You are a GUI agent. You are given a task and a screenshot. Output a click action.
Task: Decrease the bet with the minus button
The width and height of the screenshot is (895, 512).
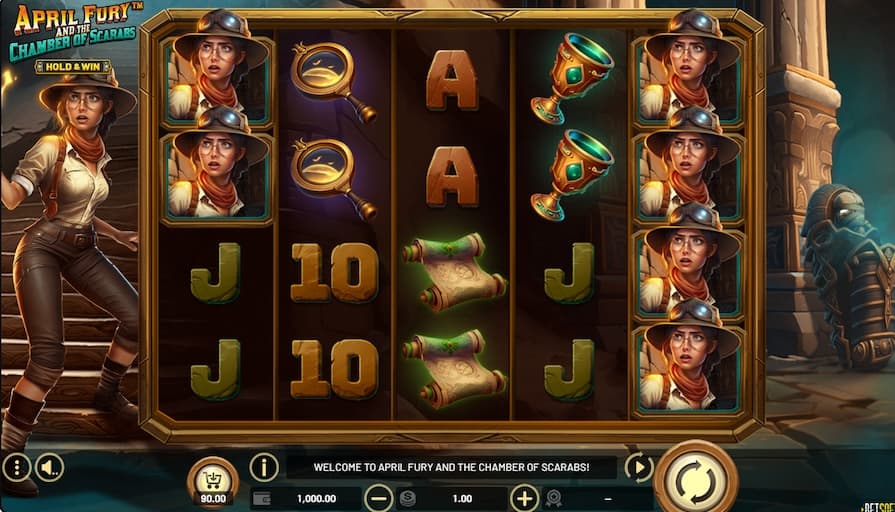tap(378, 498)
